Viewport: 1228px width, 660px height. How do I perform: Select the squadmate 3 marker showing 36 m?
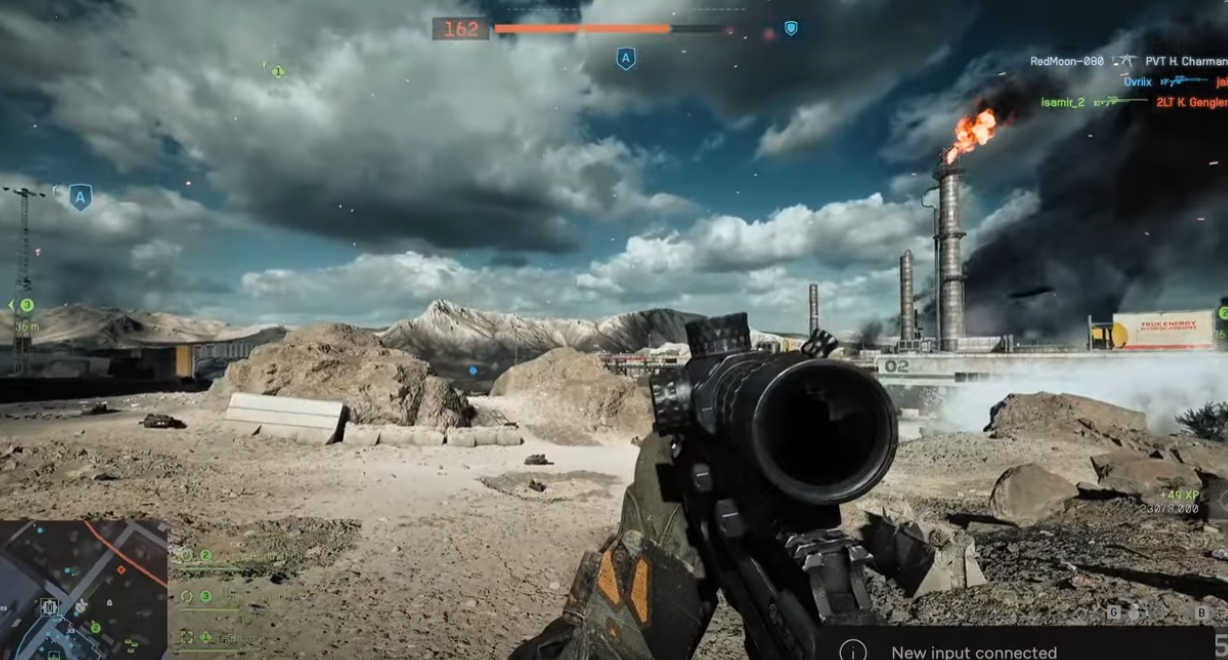click(x=26, y=305)
